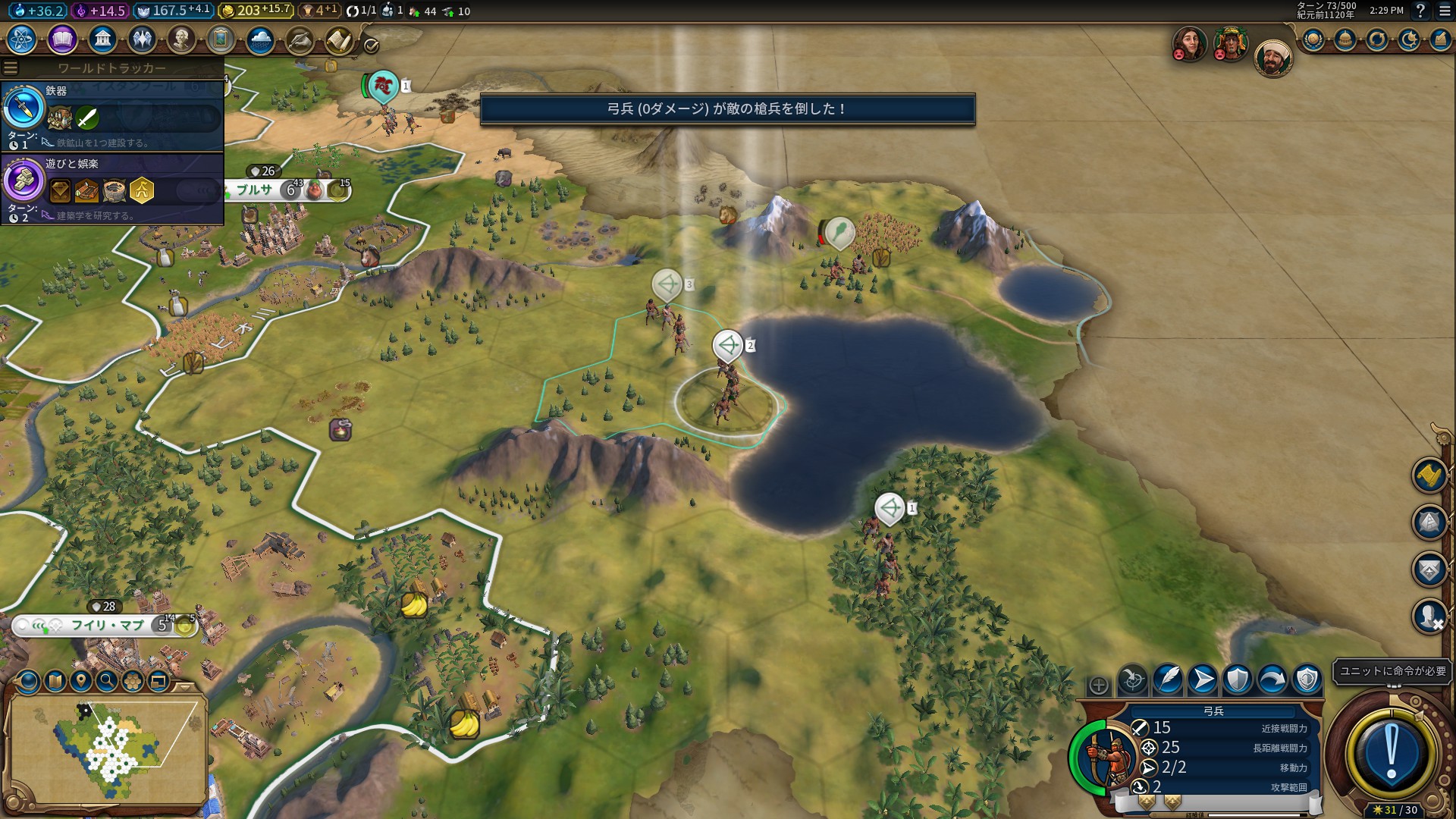Click the ブルサ city banner

point(255,190)
